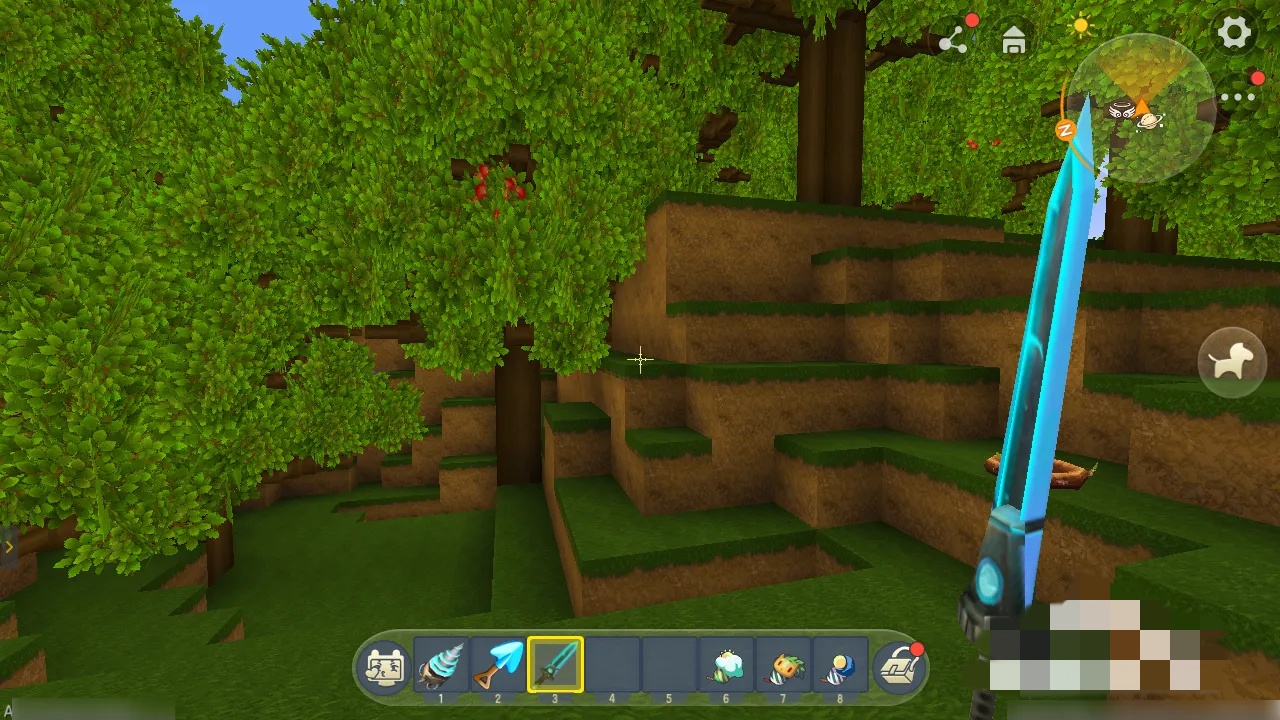This screenshot has width=1280, height=720.
Task: Expand the three-dot more options
Action: click(1237, 97)
